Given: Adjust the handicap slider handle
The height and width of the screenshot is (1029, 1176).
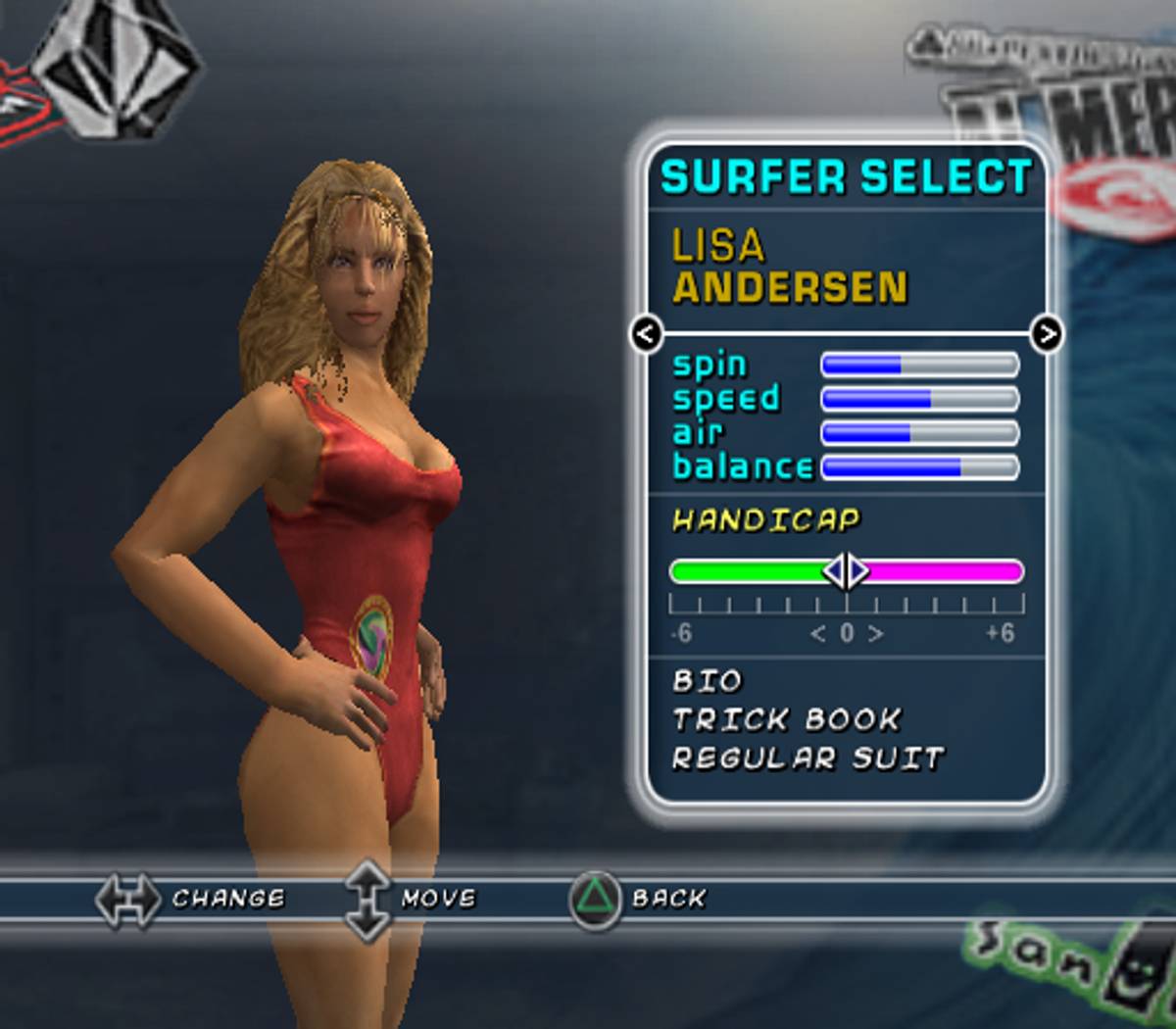Looking at the screenshot, I should (x=846, y=570).
